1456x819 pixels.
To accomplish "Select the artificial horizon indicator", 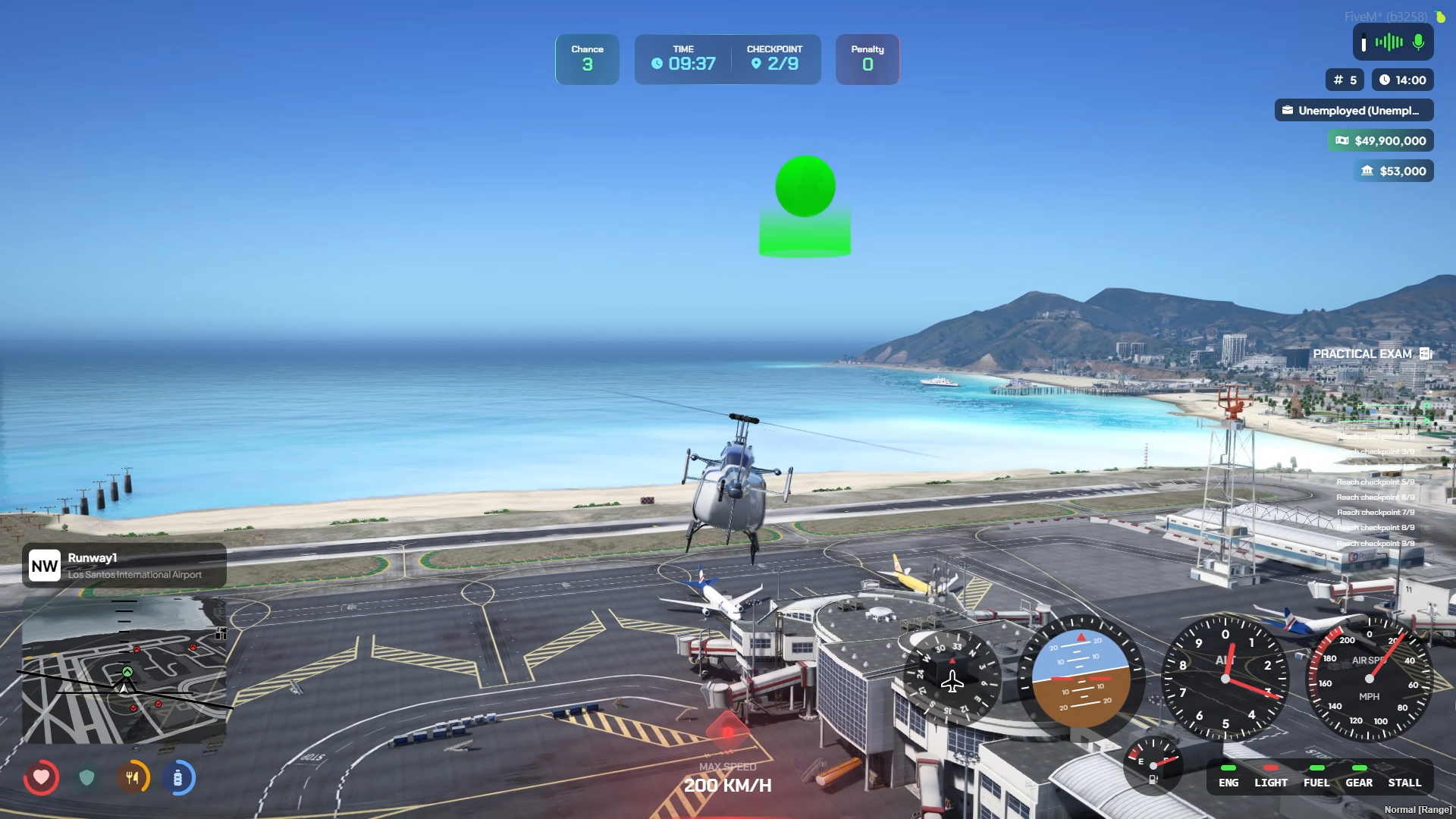I will click(1081, 679).
